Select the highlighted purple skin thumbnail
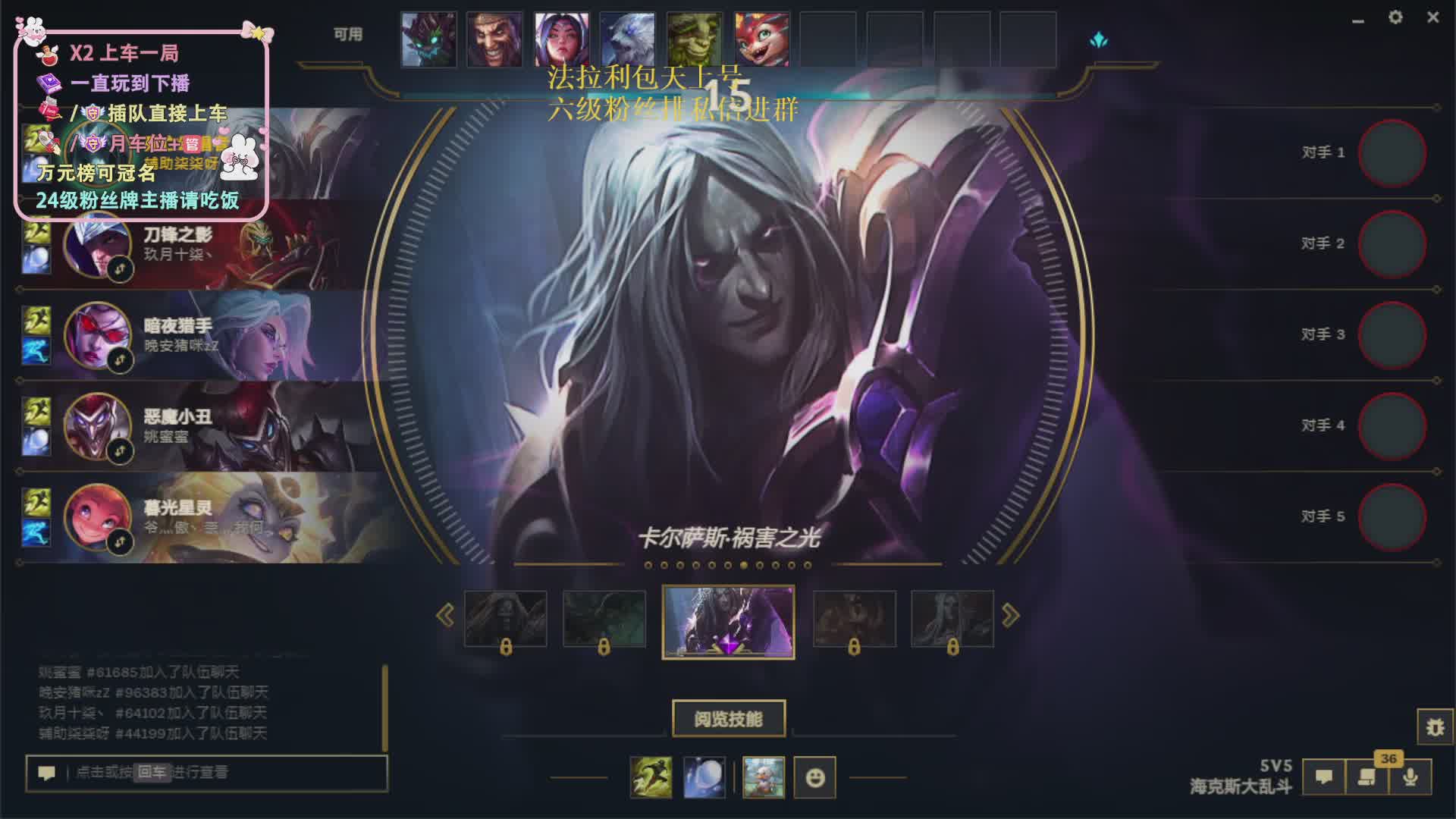Image resolution: width=1456 pixels, height=819 pixels. (x=728, y=622)
